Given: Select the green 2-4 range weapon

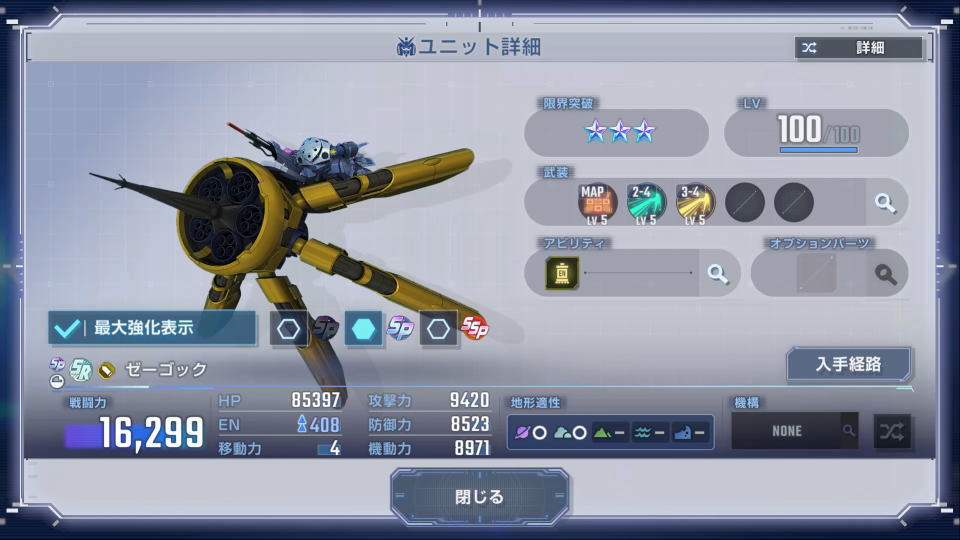Looking at the screenshot, I should pos(645,202).
